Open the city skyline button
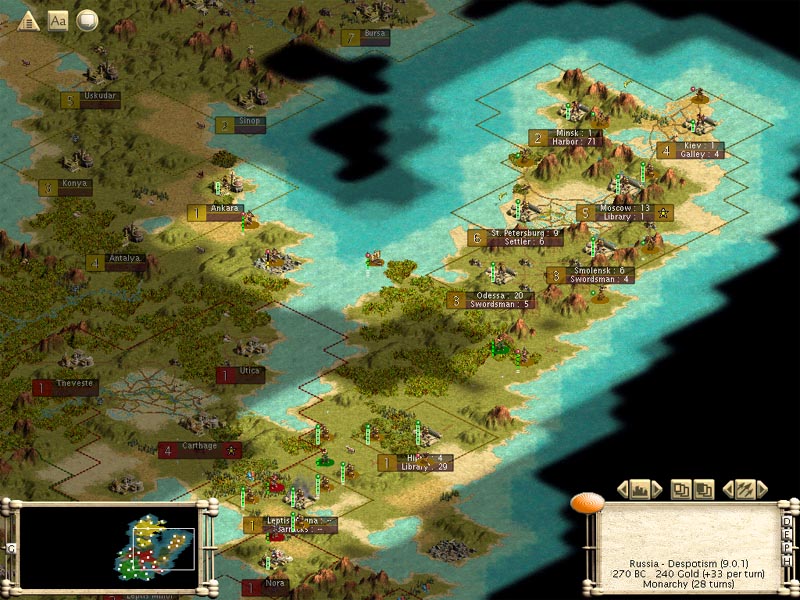800x600 pixels. [641, 489]
